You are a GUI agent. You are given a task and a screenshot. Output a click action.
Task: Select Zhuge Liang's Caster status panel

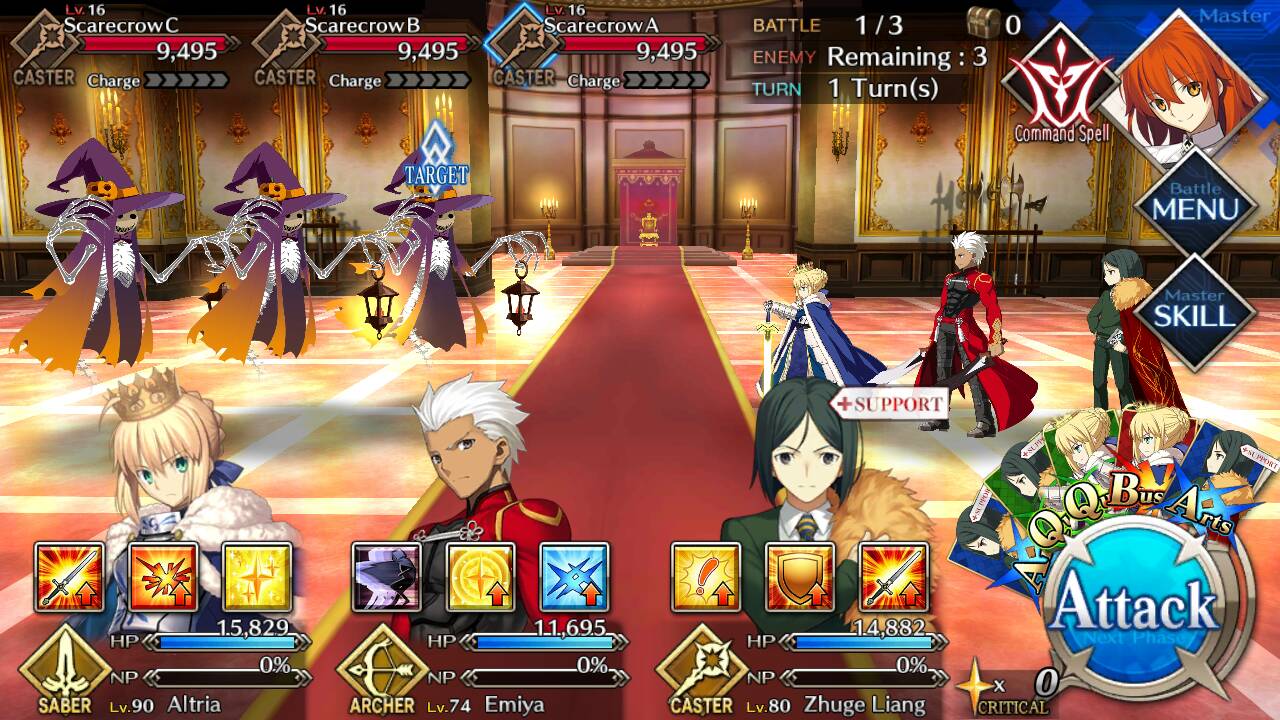click(800, 668)
